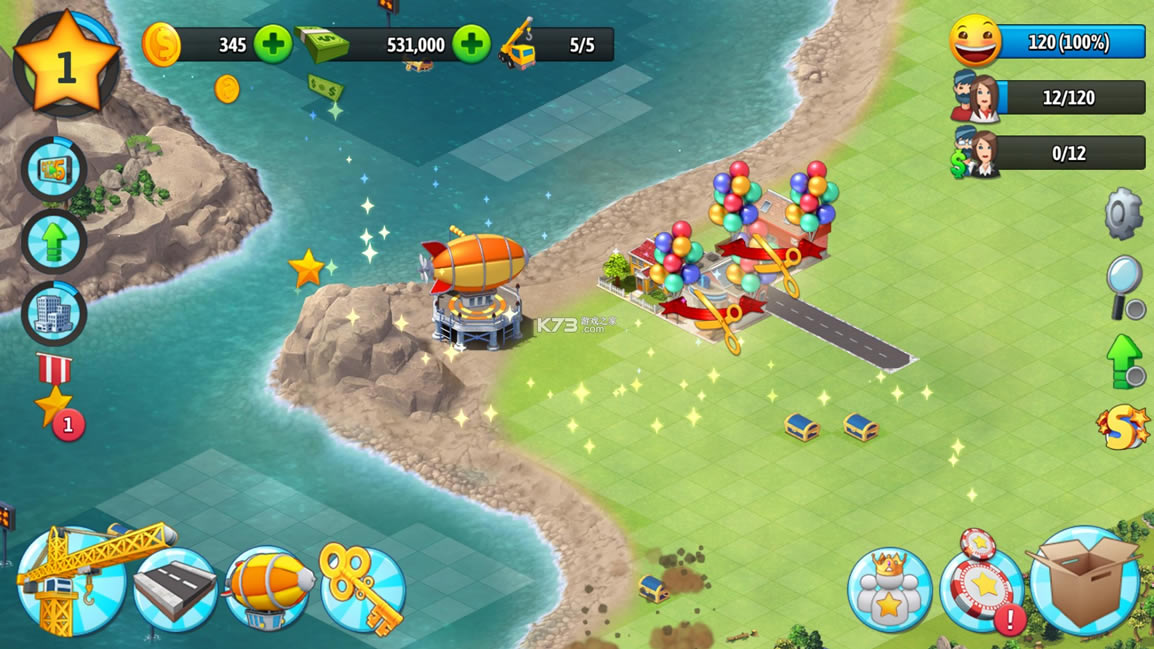
Task: Tap the level 1 star badge
Action: (66, 64)
